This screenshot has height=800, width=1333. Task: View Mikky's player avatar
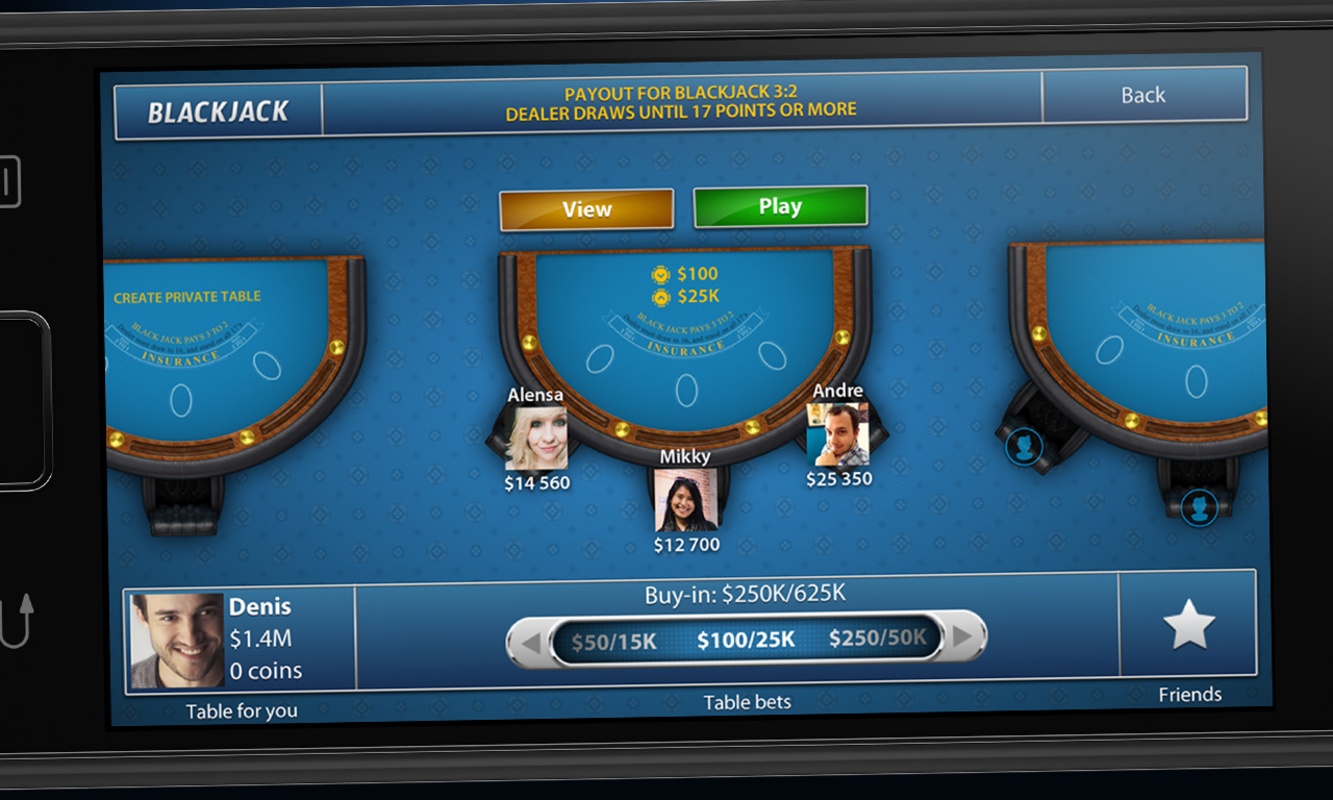click(x=685, y=500)
